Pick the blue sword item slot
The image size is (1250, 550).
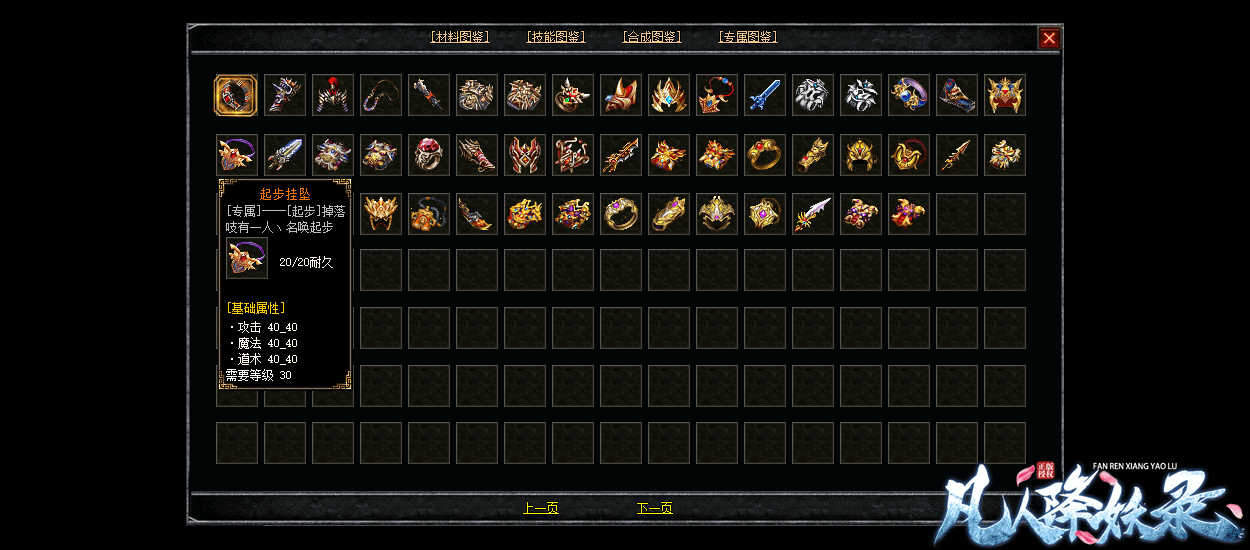click(x=765, y=96)
